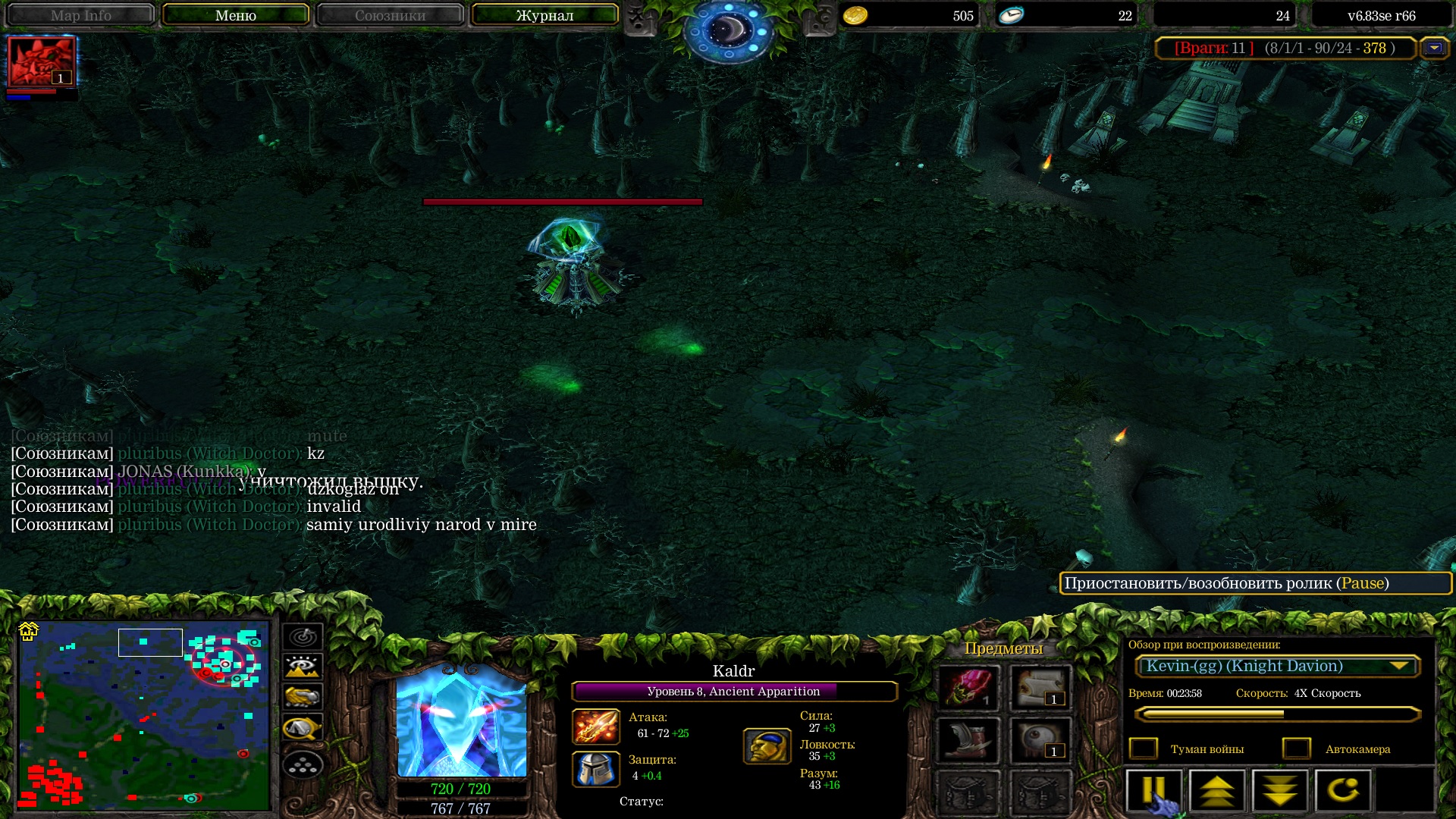Open the Меню button
The width and height of the screenshot is (1456, 819).
(235, 15)
